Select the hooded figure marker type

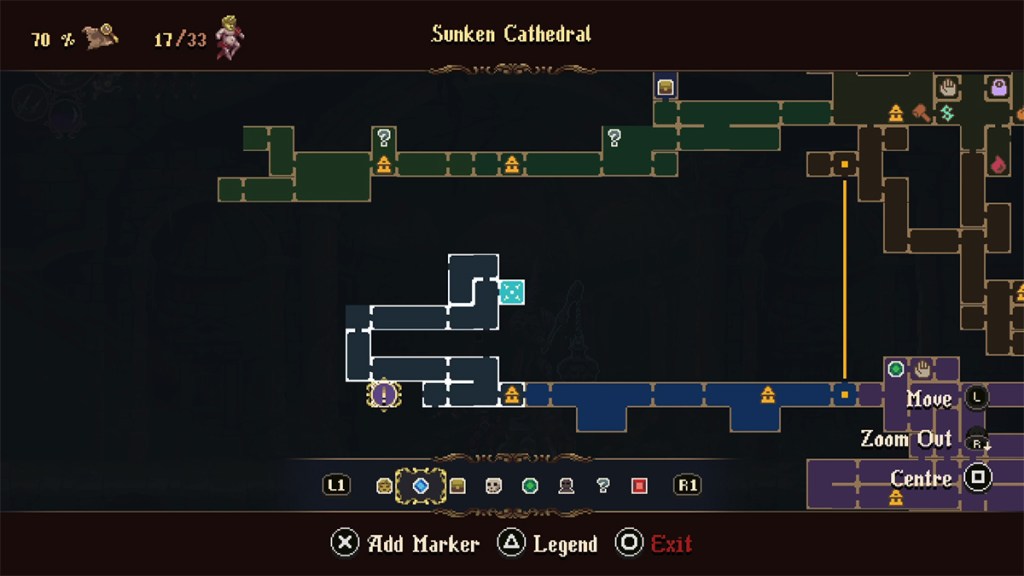click(566, 486)
